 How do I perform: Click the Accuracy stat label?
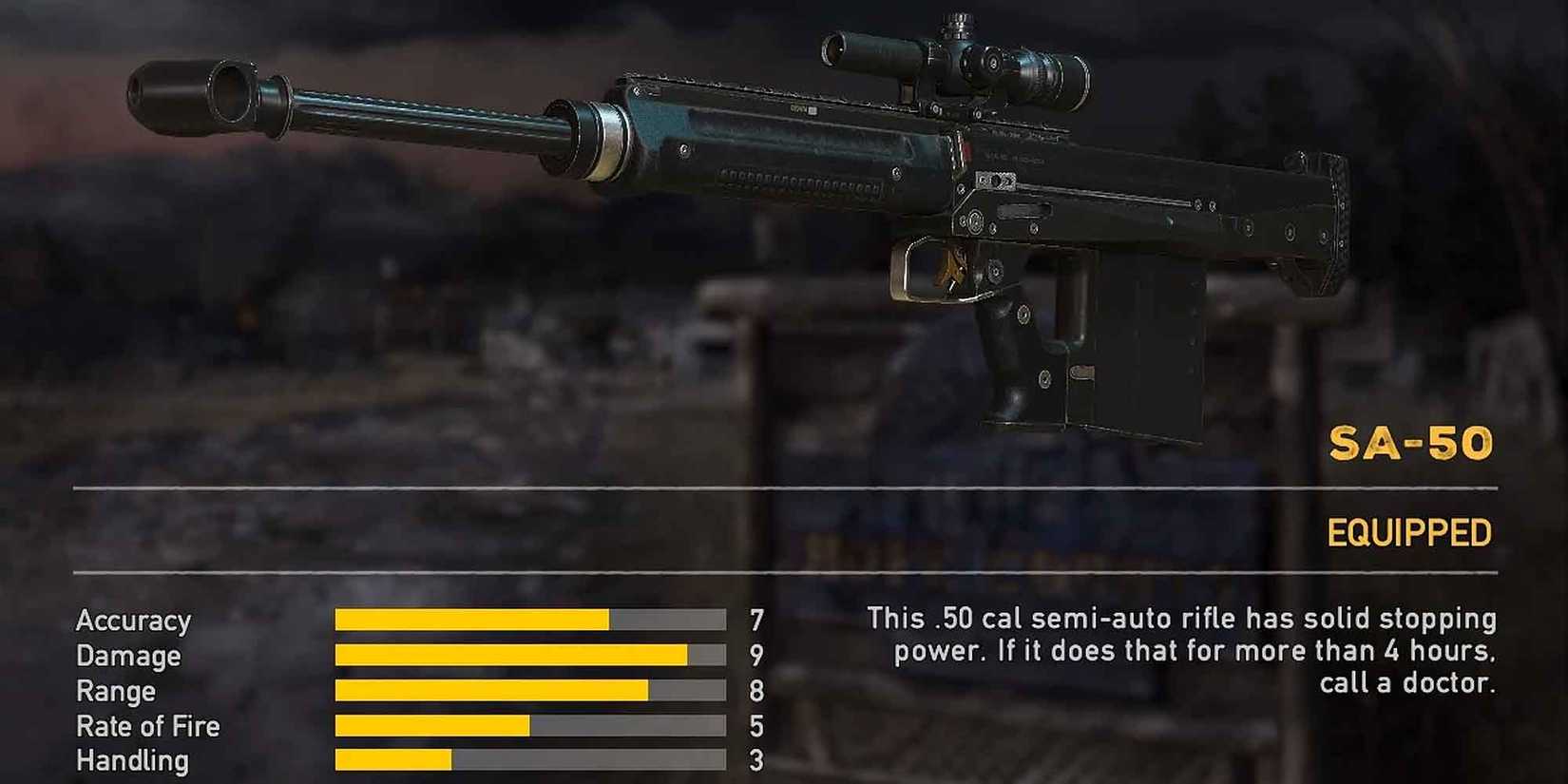[x=135, y=621]
